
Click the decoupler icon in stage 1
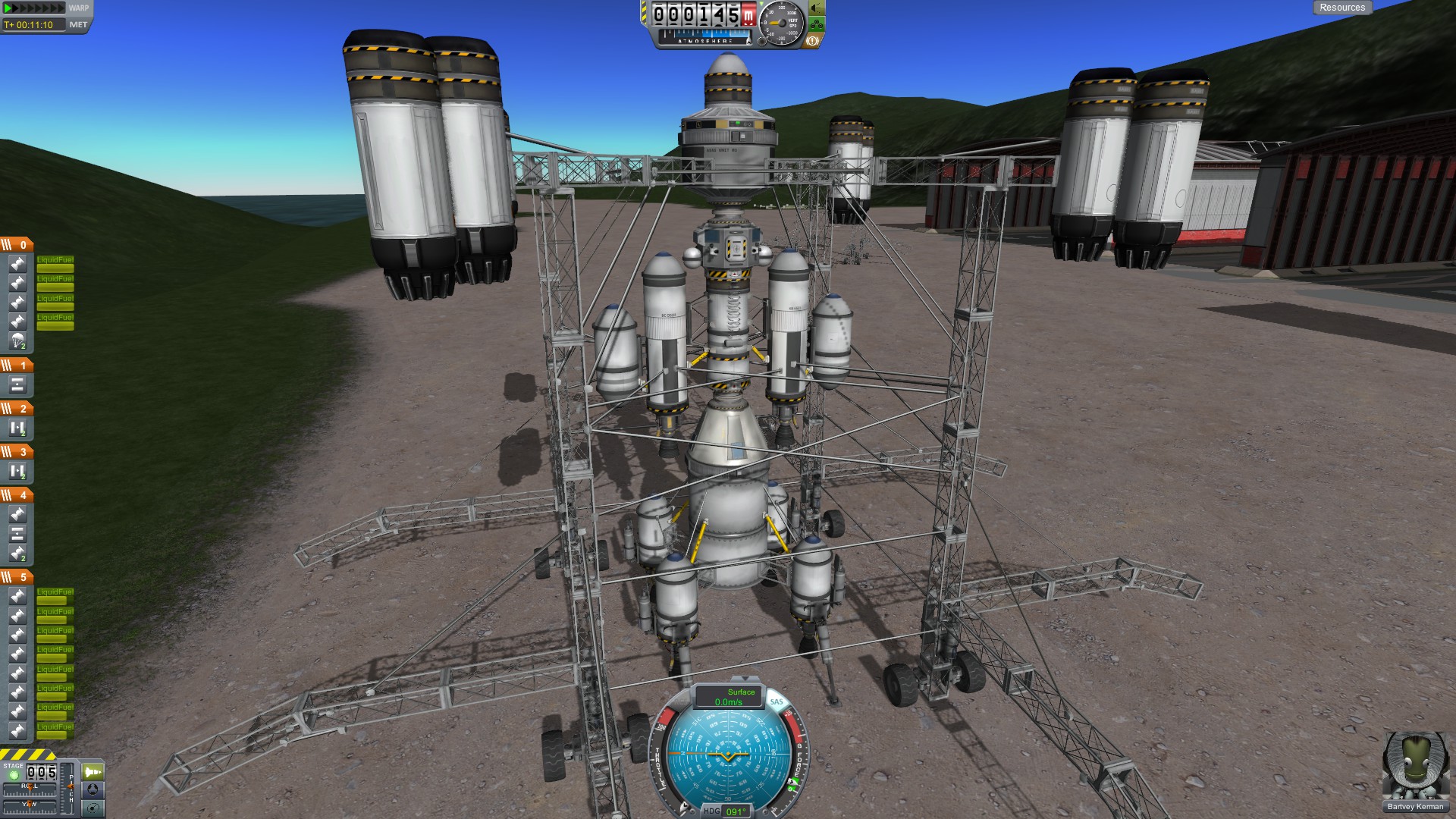17,384
